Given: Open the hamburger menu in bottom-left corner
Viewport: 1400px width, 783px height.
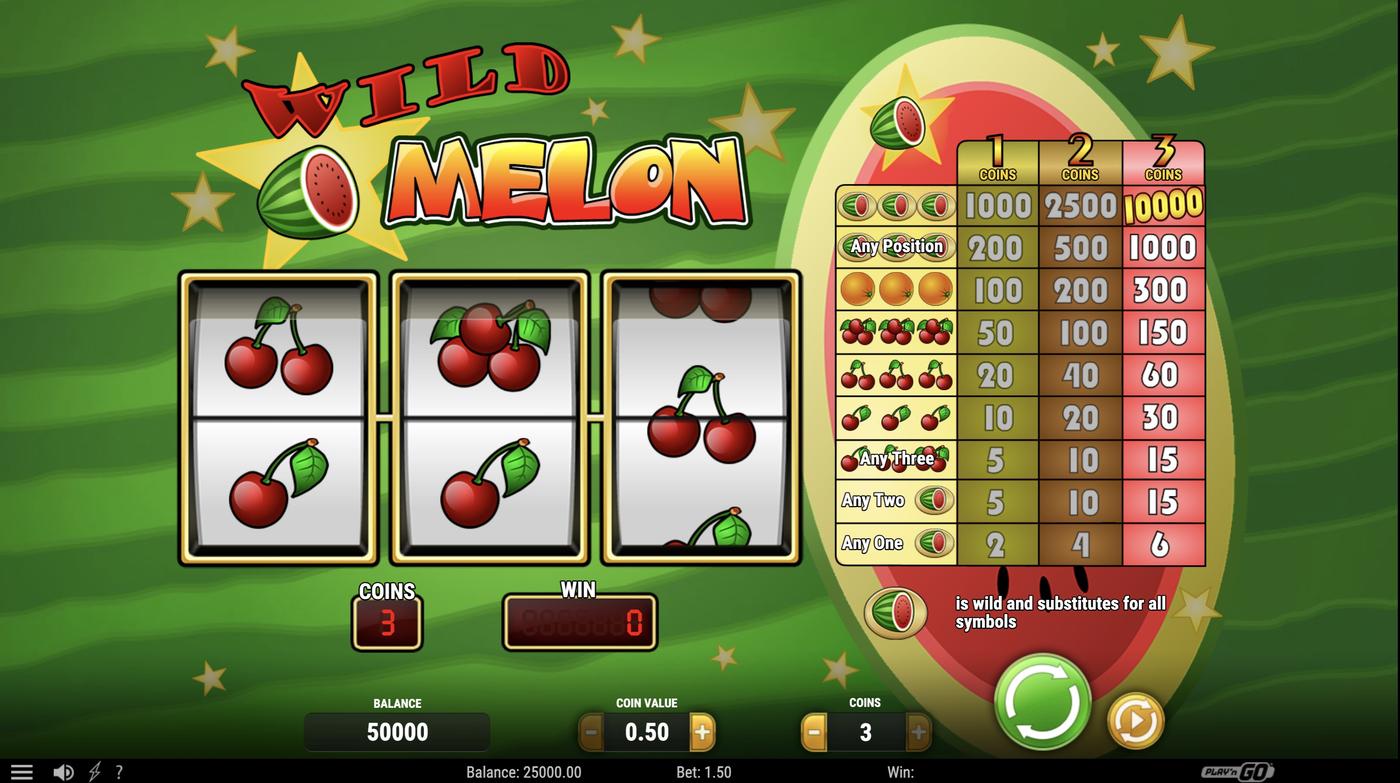Looking at the screenshot, I should coord(22,771).
